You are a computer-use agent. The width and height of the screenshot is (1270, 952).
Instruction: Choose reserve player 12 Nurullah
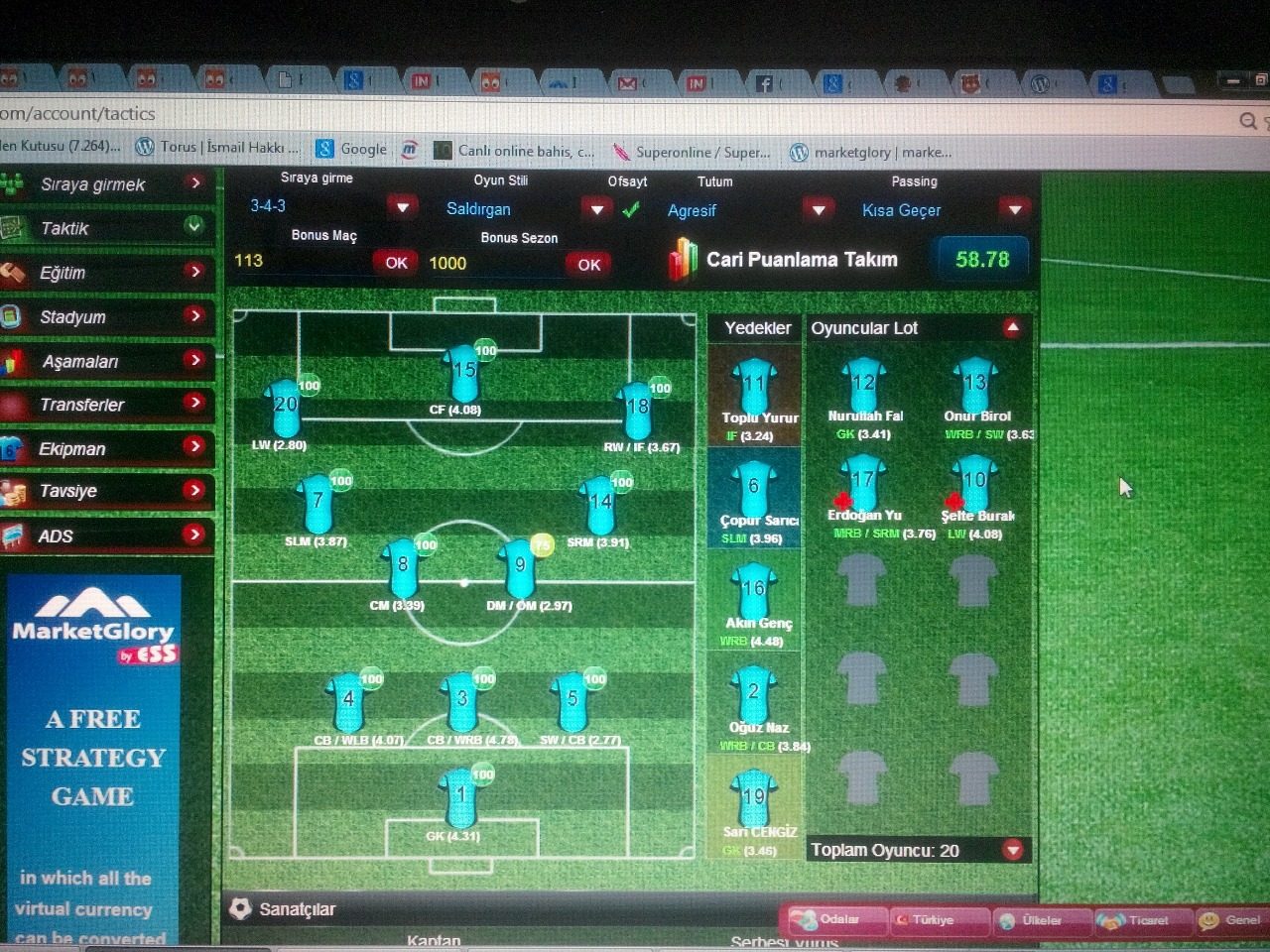pyautogui.click(x=863, y=389)
